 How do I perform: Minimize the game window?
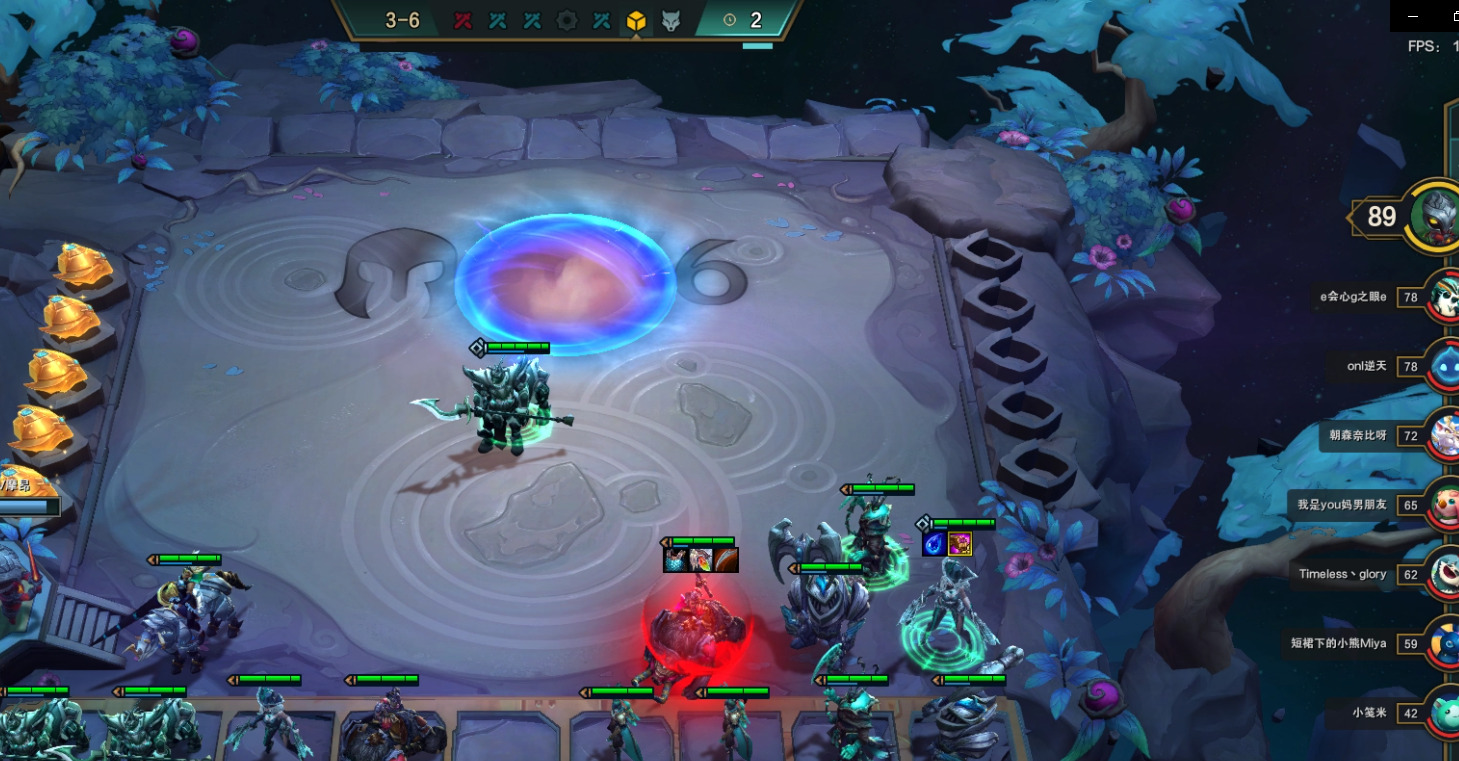[x=1413, y=17]
